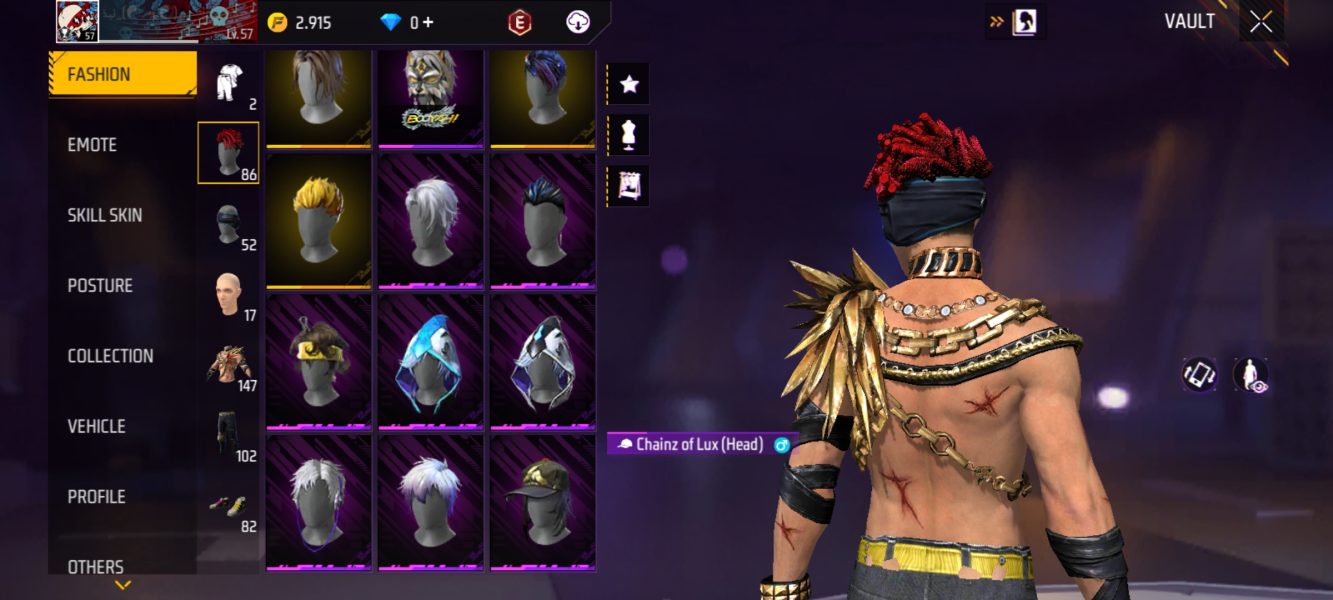Select the camo cap head item
Screen dimensions: 1333x600
click(x=543, y=502)
